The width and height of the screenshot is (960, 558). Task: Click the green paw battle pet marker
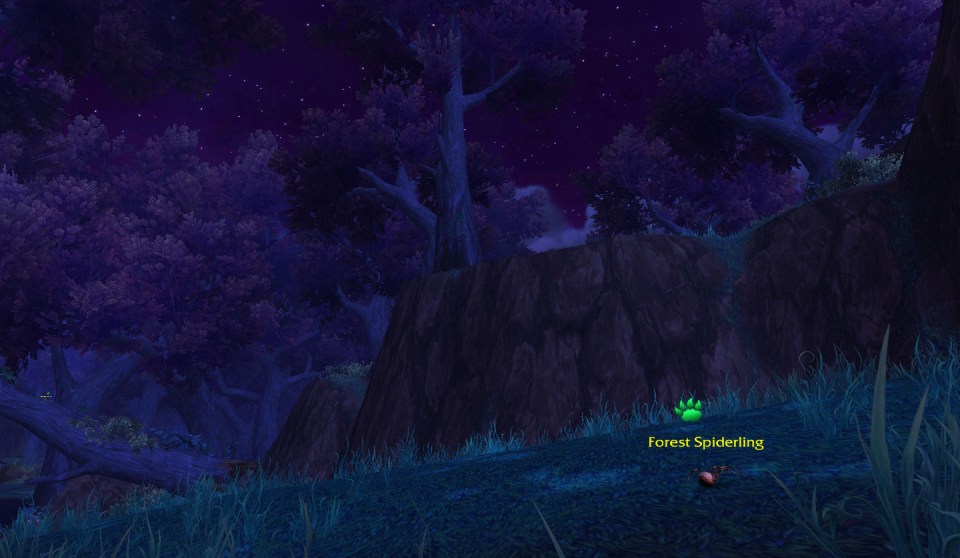pyautogui.click(x=689, y=409)
